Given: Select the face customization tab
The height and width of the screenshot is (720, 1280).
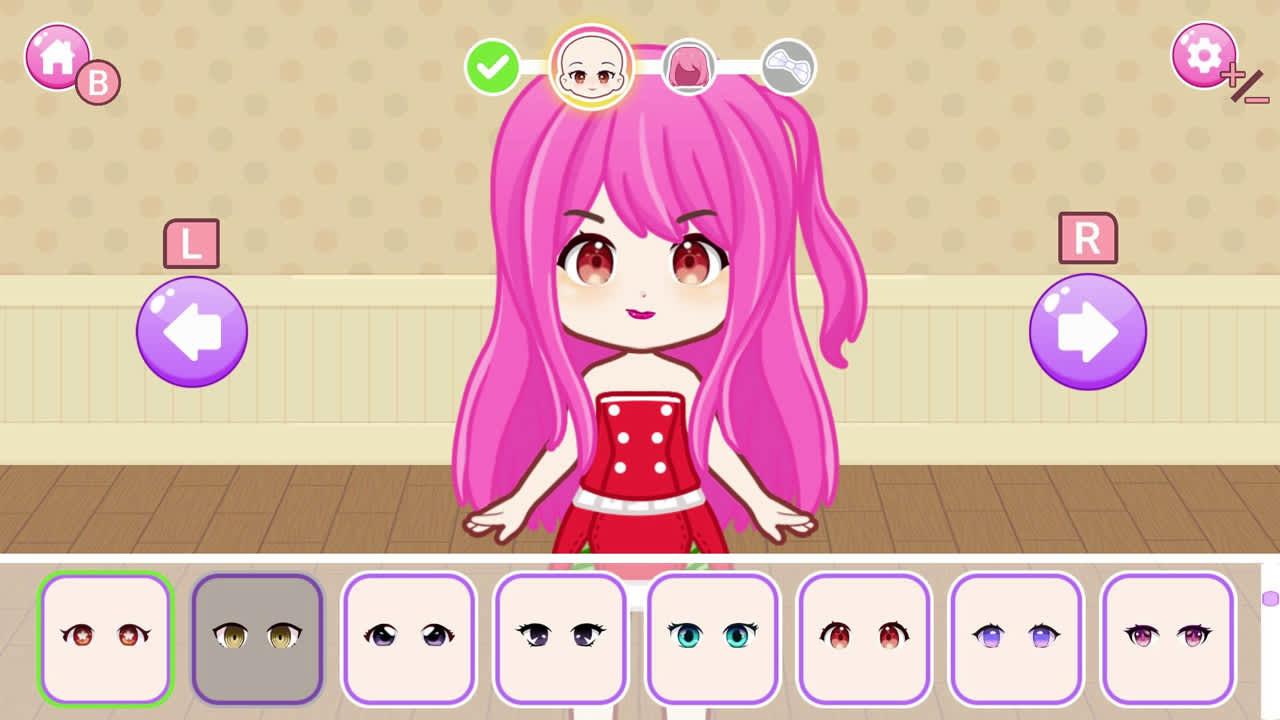Looking at the screenshot, I should pos(592,67).
